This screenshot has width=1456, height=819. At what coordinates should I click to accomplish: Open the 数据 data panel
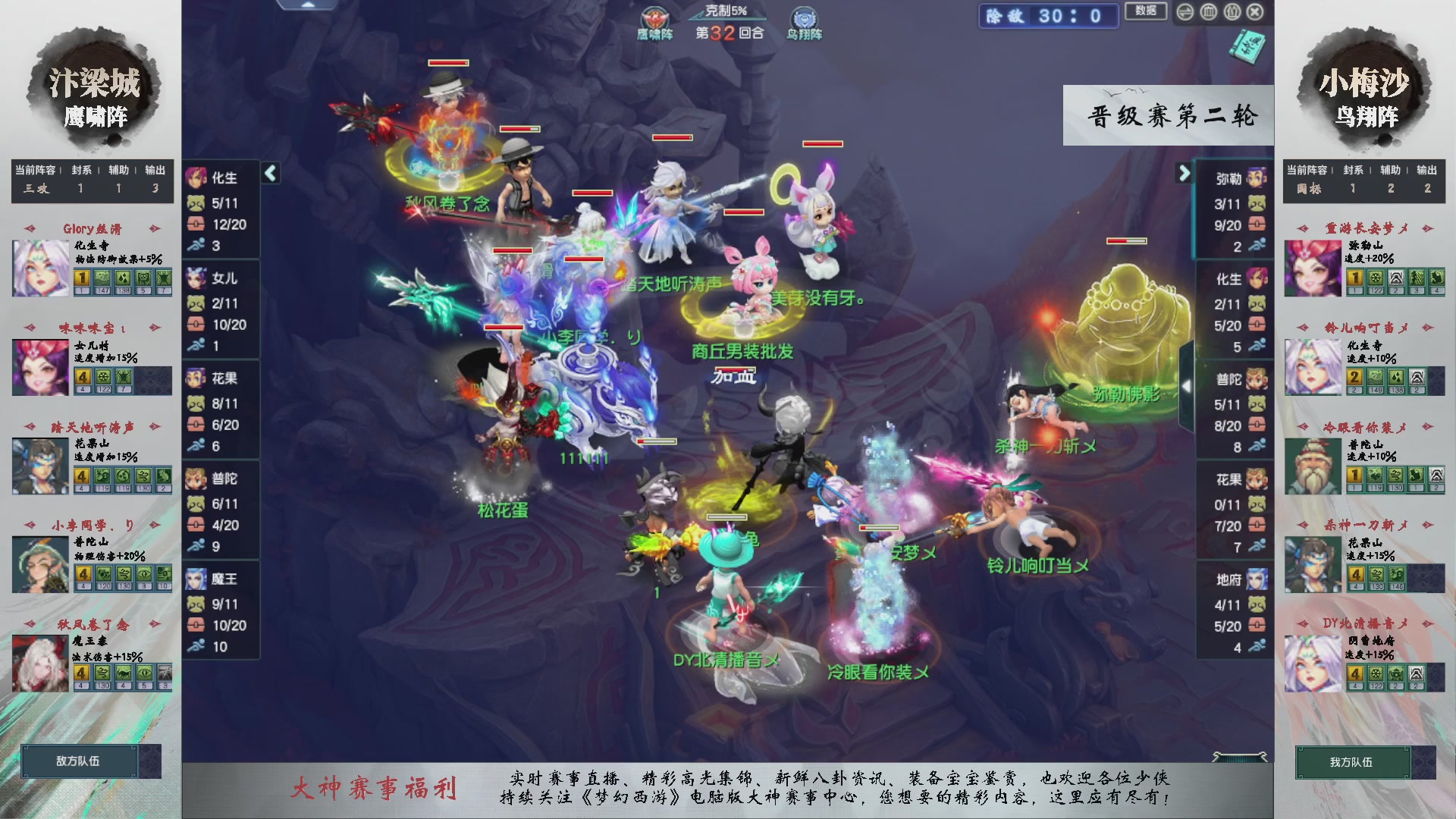point(1146,12)
